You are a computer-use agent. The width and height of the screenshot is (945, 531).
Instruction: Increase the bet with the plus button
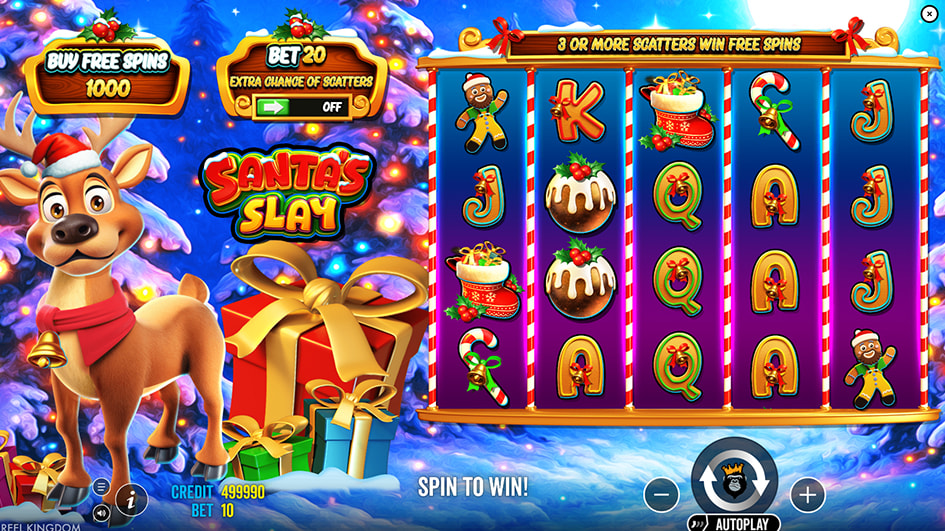pyautogui.click(x=807, y=494)
